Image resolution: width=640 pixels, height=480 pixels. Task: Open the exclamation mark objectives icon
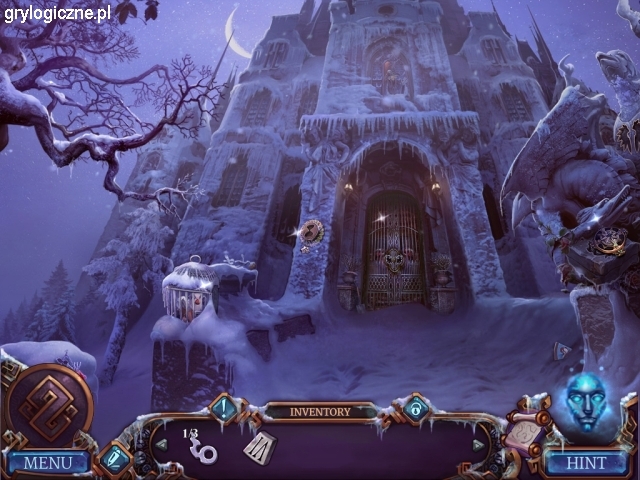click(225, 408)
